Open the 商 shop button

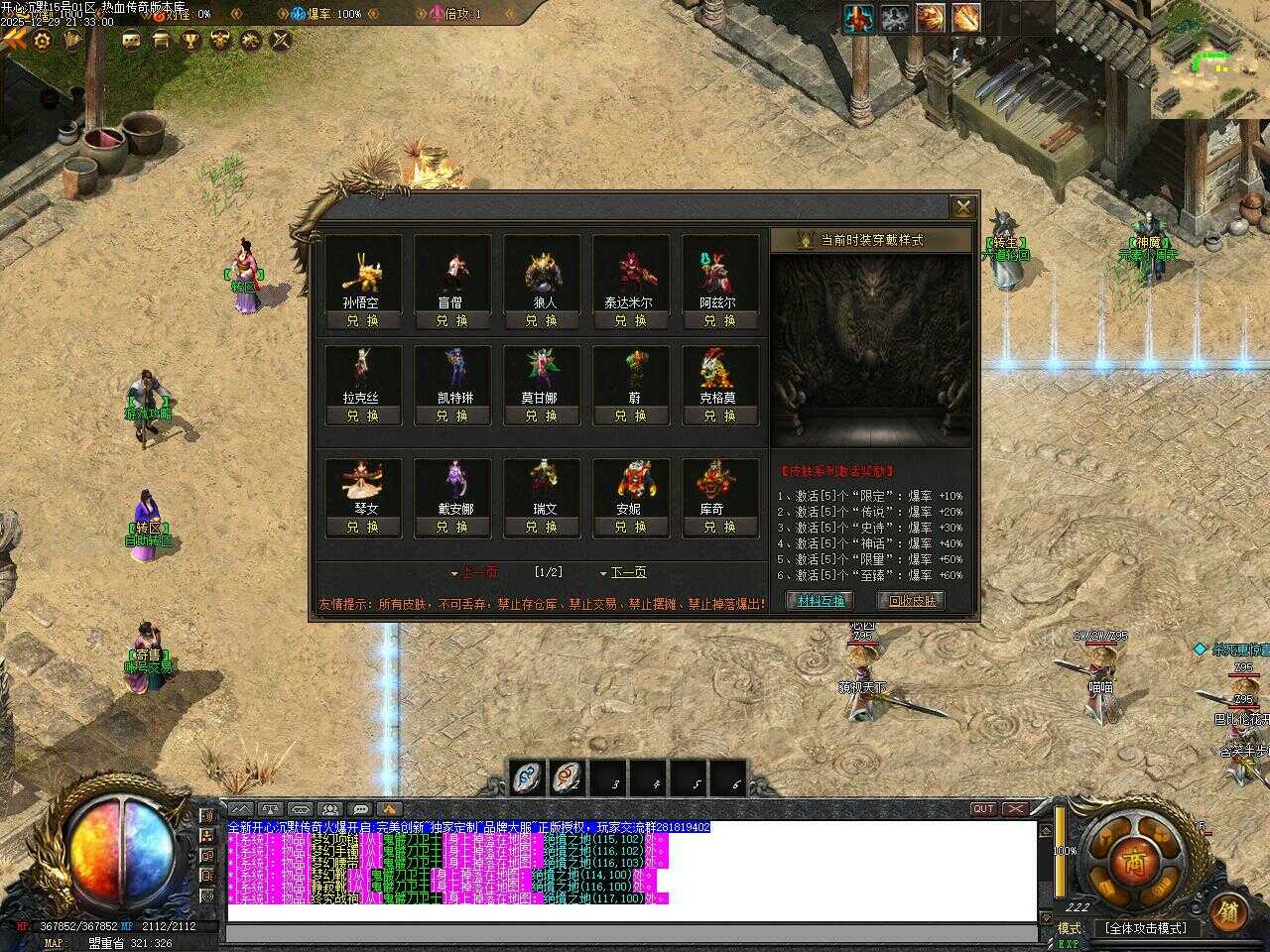pyautogui.click(x=1134, y=863)
